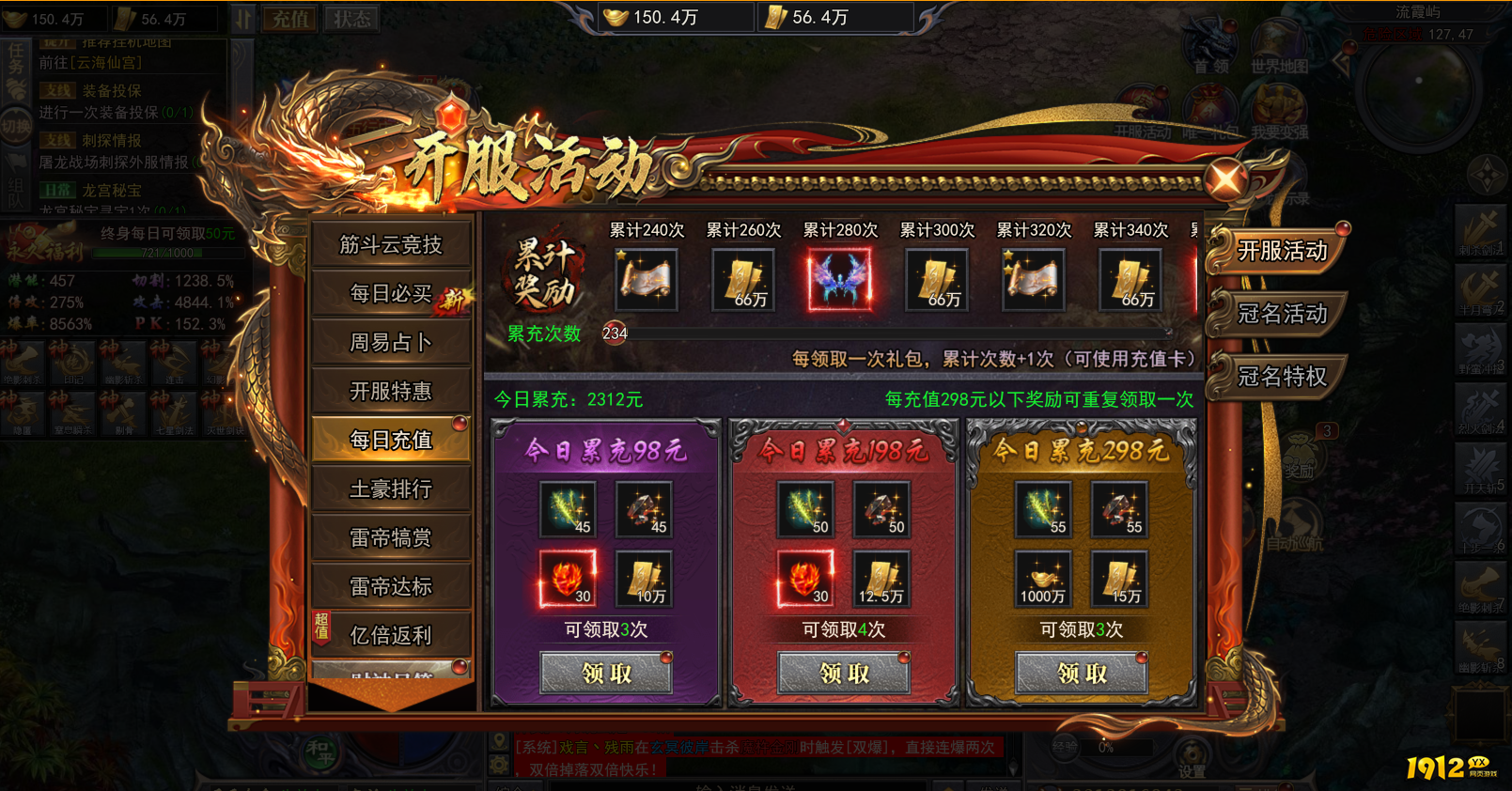
Task: Open the 周易占卜 menu entry
Action: pos(391,342)
